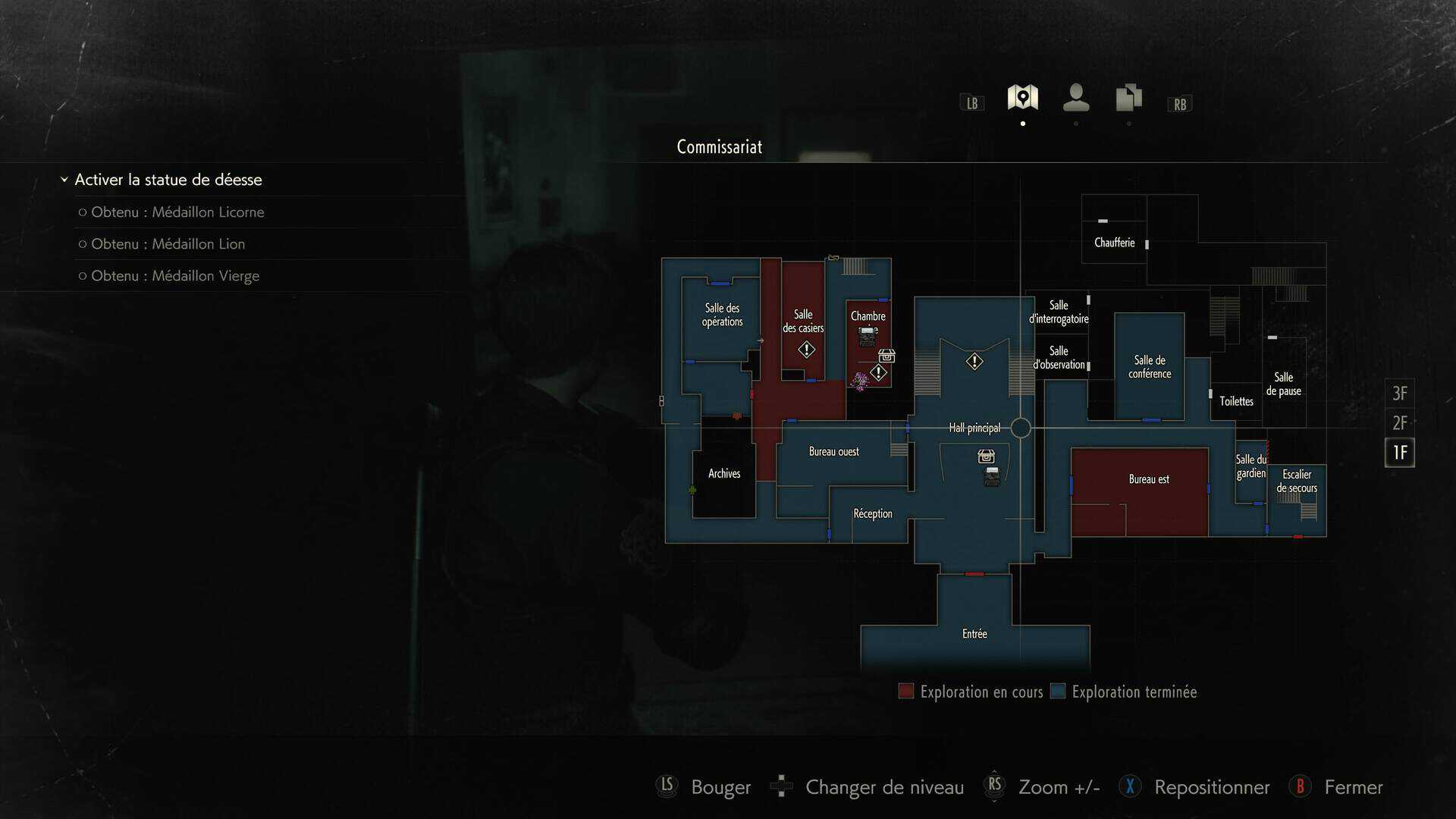Select the Médaillon Lion objective row
1456x819 pixels.
click(x=168, y=244)
